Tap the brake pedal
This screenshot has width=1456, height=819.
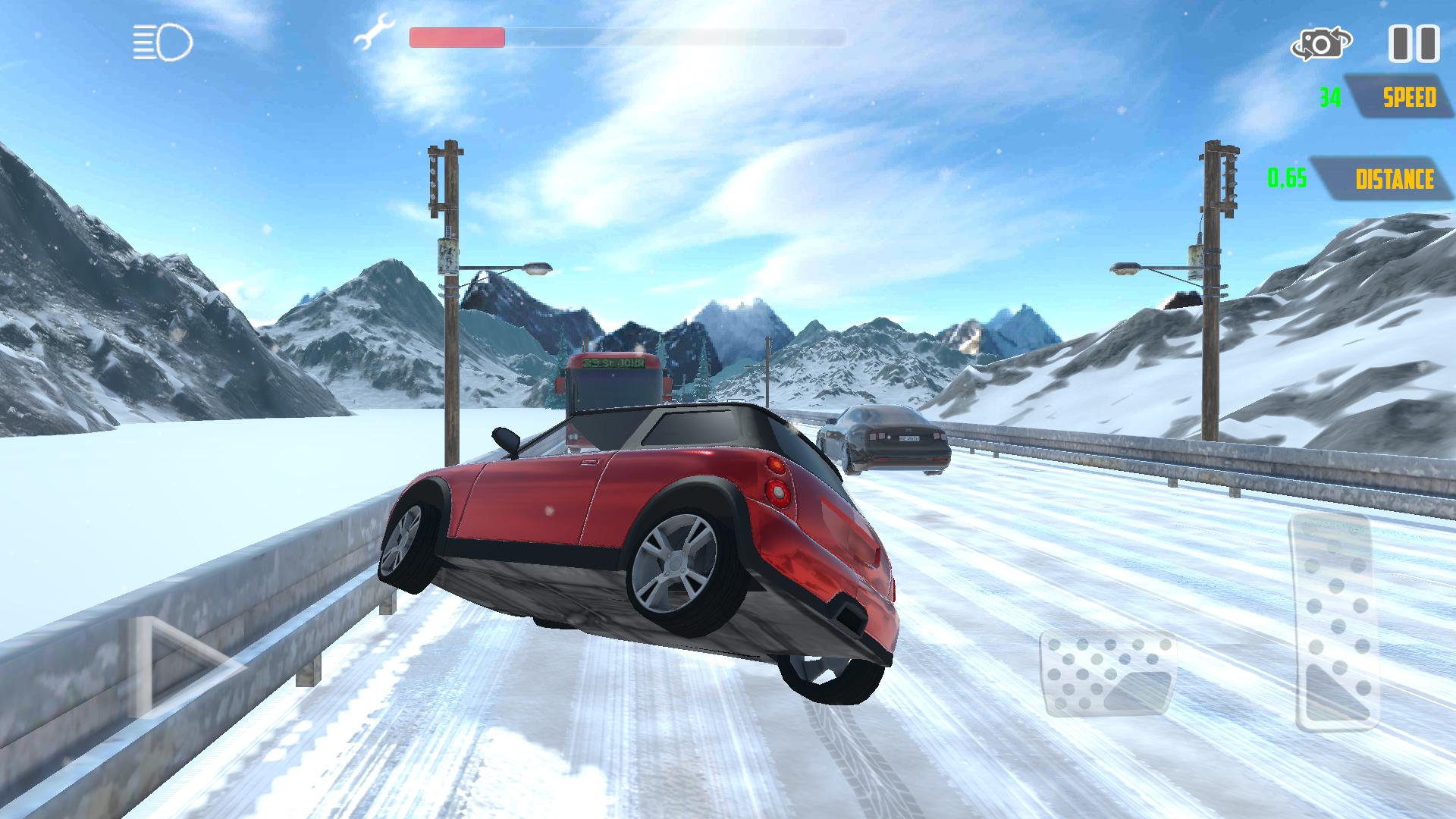click(1109, 673)
